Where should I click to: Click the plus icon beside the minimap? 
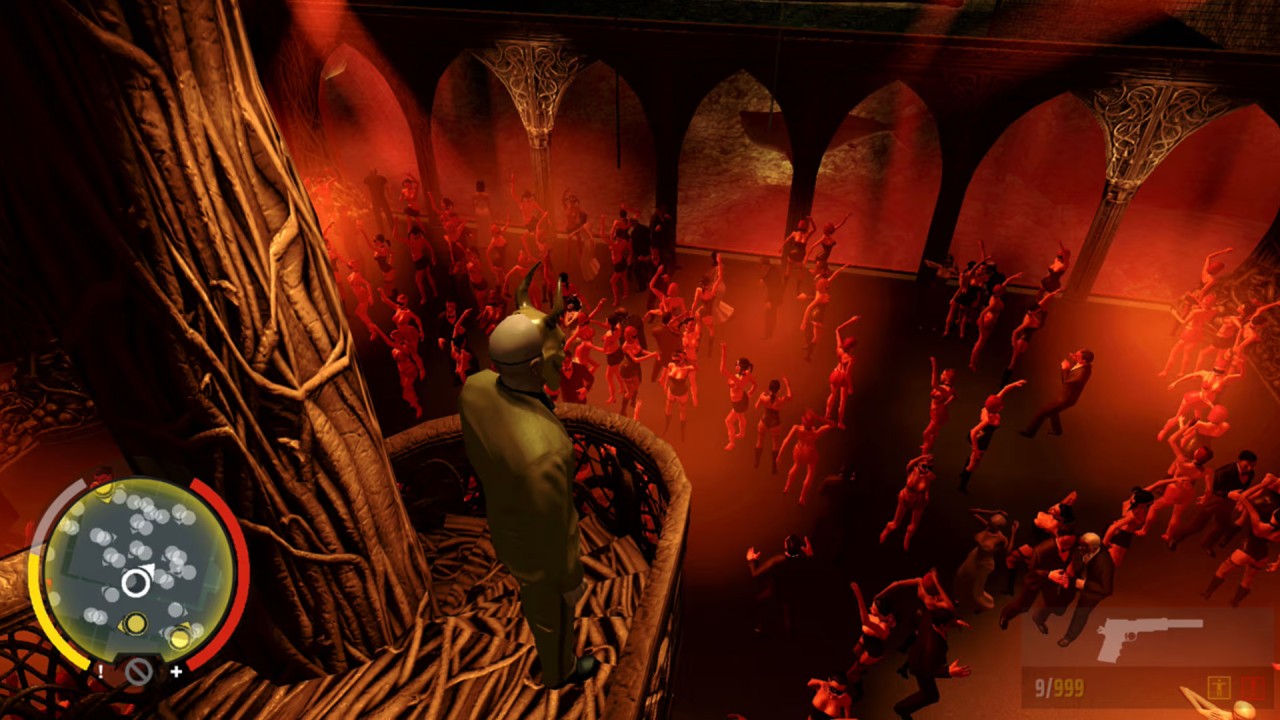pos(177,671)
